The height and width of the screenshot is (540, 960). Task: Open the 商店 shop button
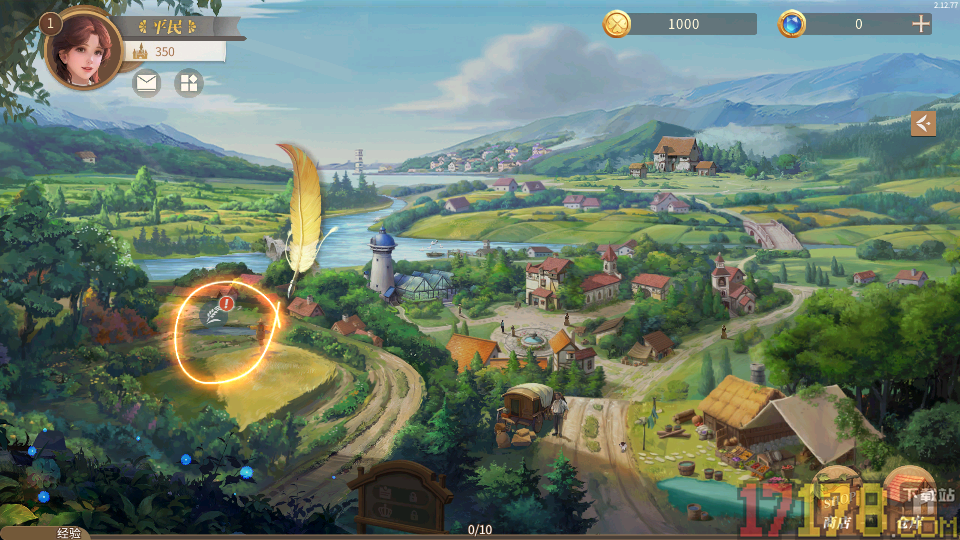tap(837, 495)
